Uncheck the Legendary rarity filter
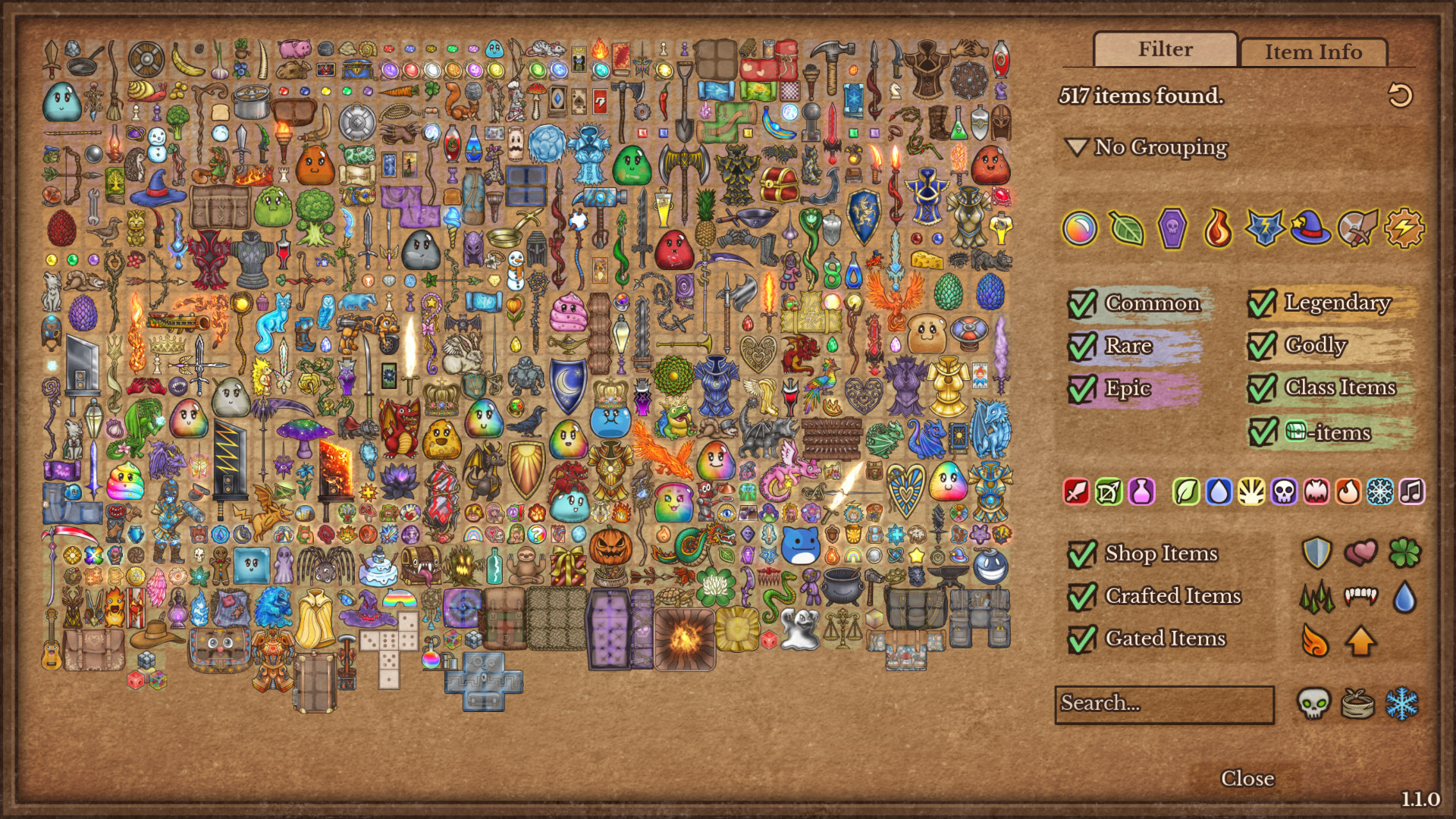Screen dimensions: 1456x819 point(1262,303)
